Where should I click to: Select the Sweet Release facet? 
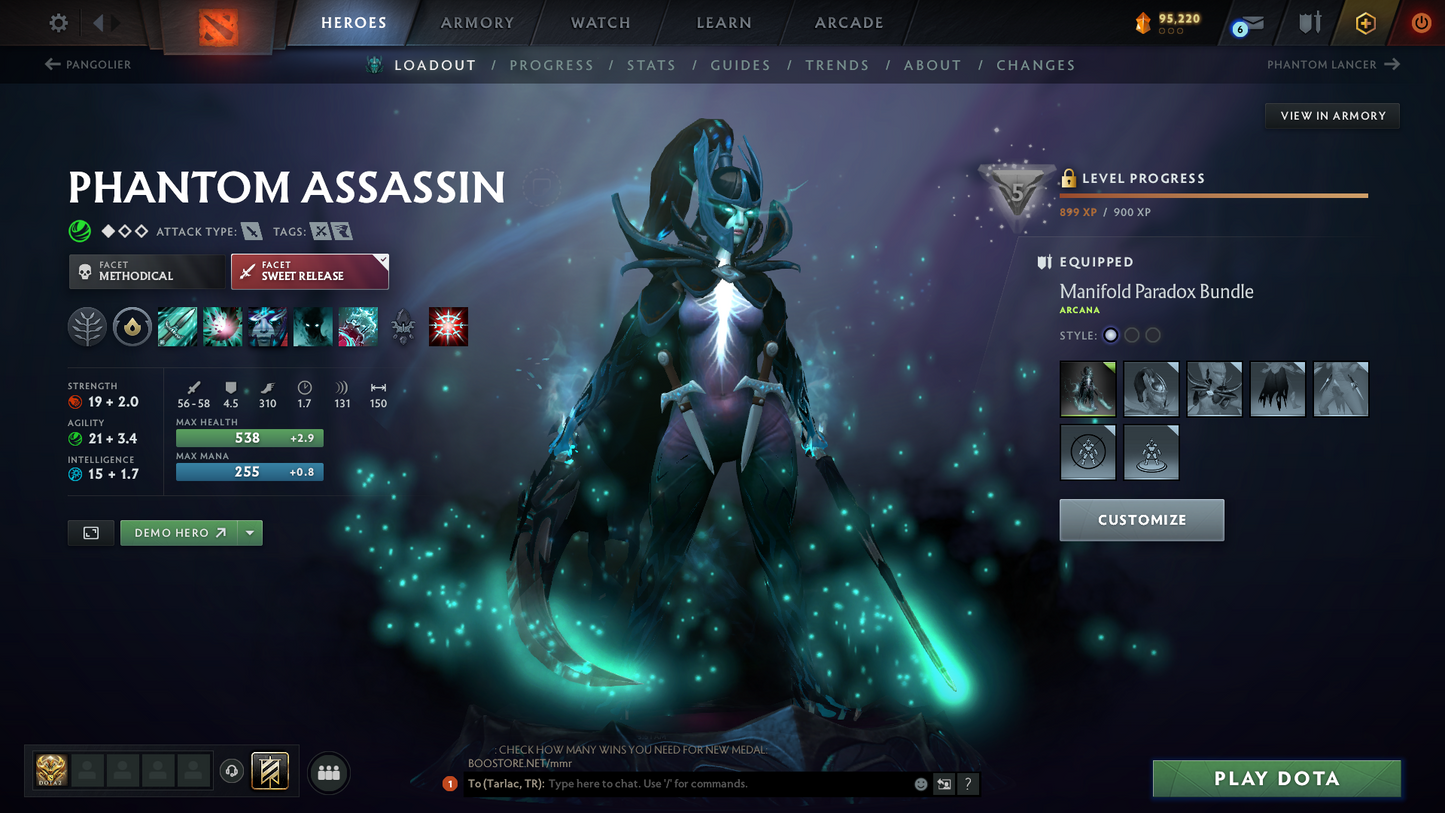point(310,271)
